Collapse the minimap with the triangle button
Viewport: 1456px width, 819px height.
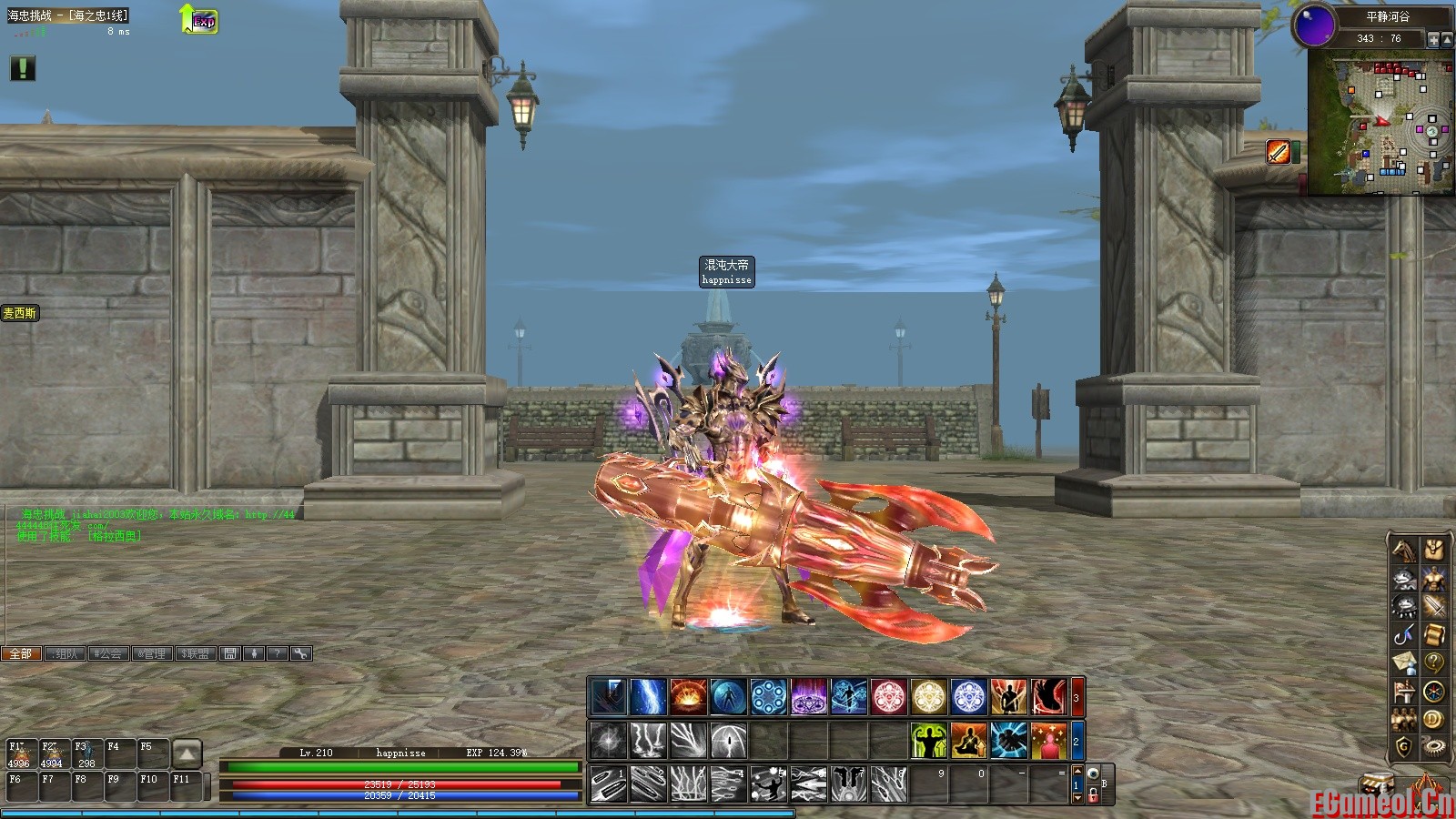[x=1447, y=39]
